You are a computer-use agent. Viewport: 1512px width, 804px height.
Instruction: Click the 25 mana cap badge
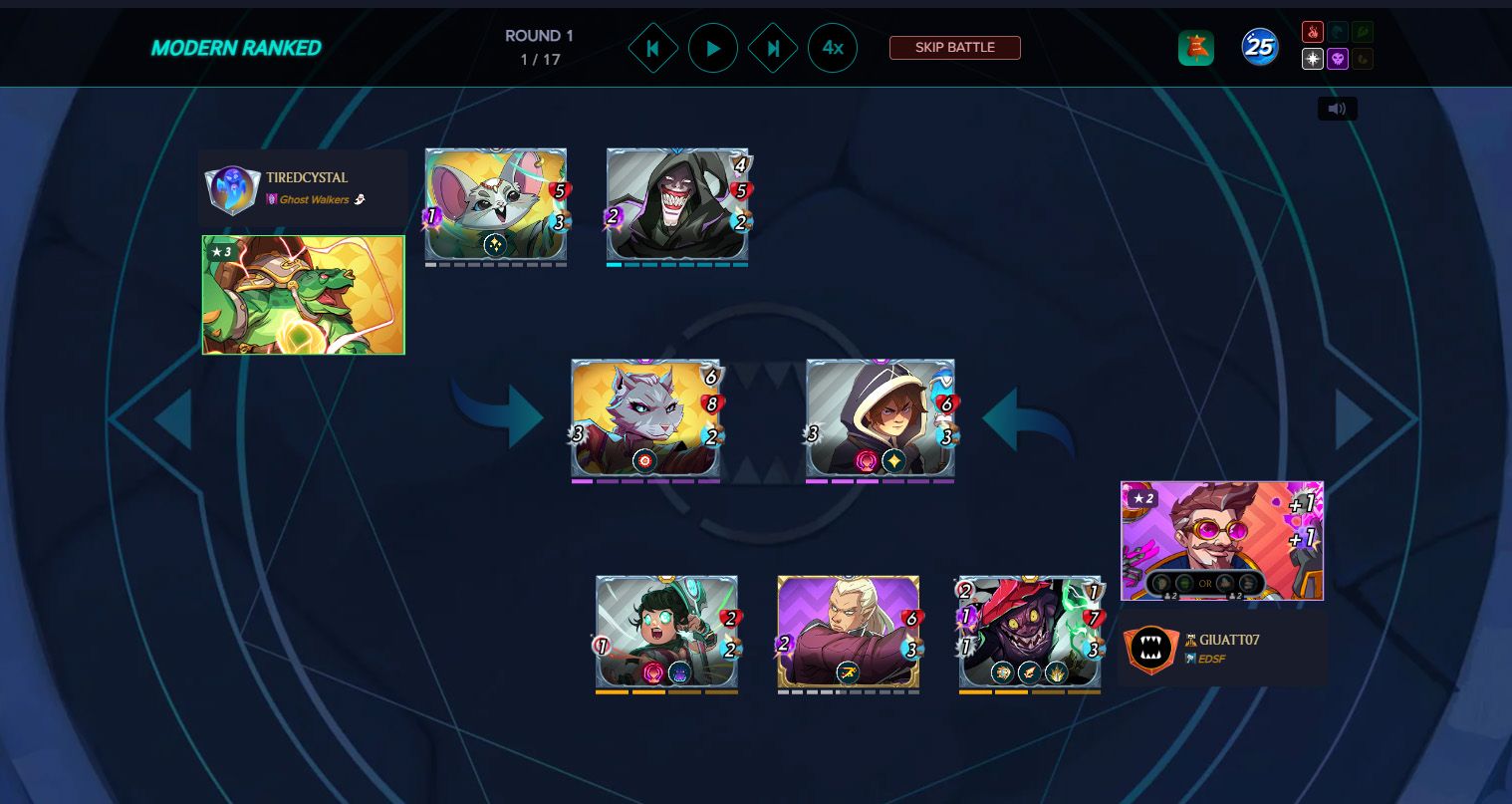(x=1260, y=47)
